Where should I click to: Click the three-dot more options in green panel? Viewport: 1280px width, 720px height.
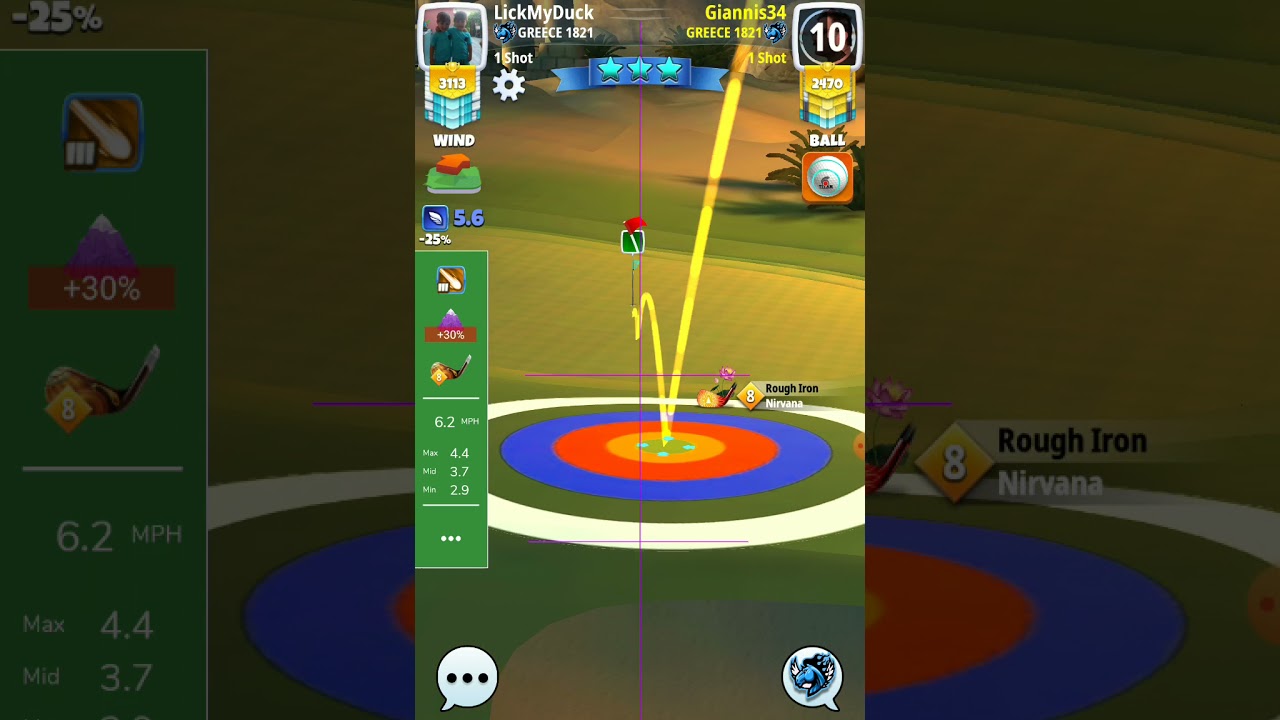(451, 538)
